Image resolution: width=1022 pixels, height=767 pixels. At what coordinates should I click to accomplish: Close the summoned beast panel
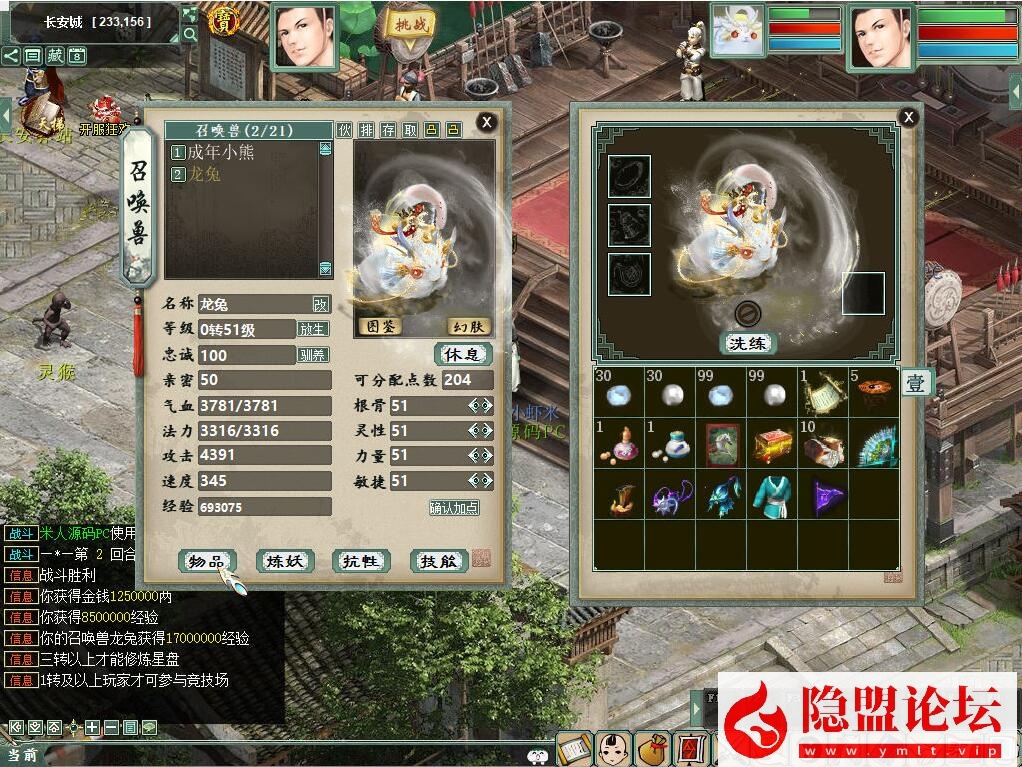(x=486, y=122)
